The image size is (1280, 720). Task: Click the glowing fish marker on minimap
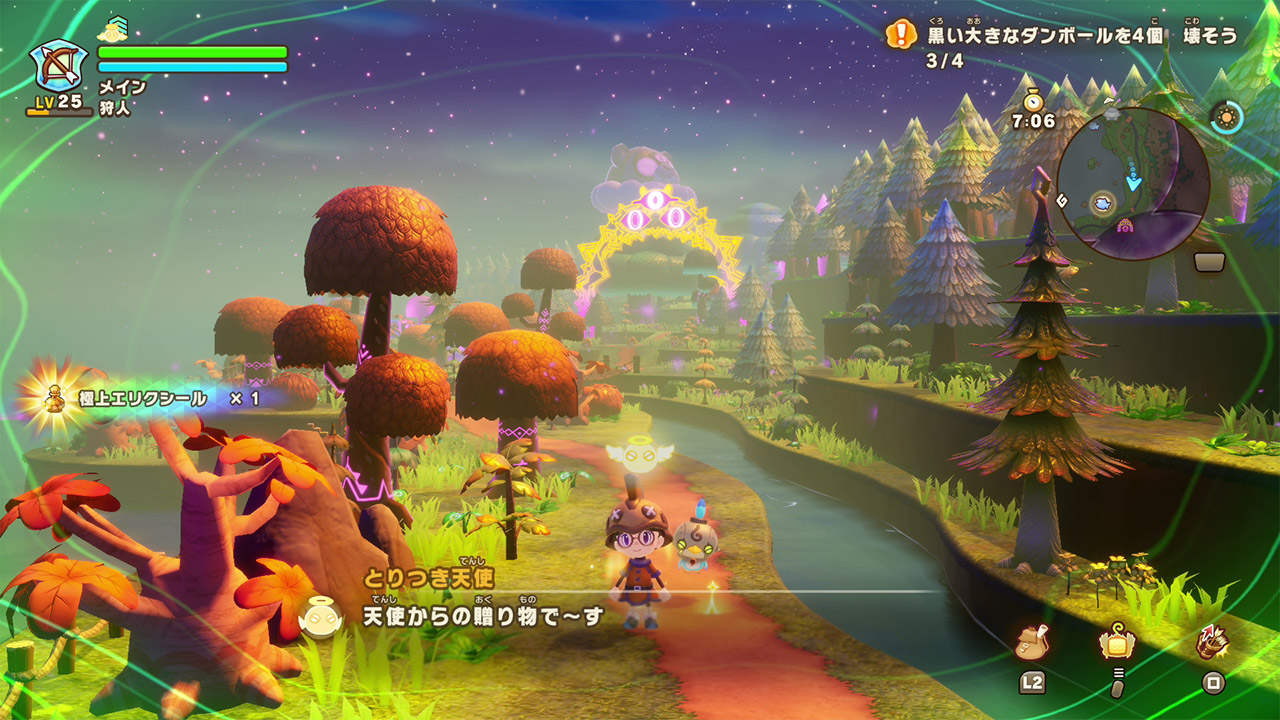(1104, 202)
